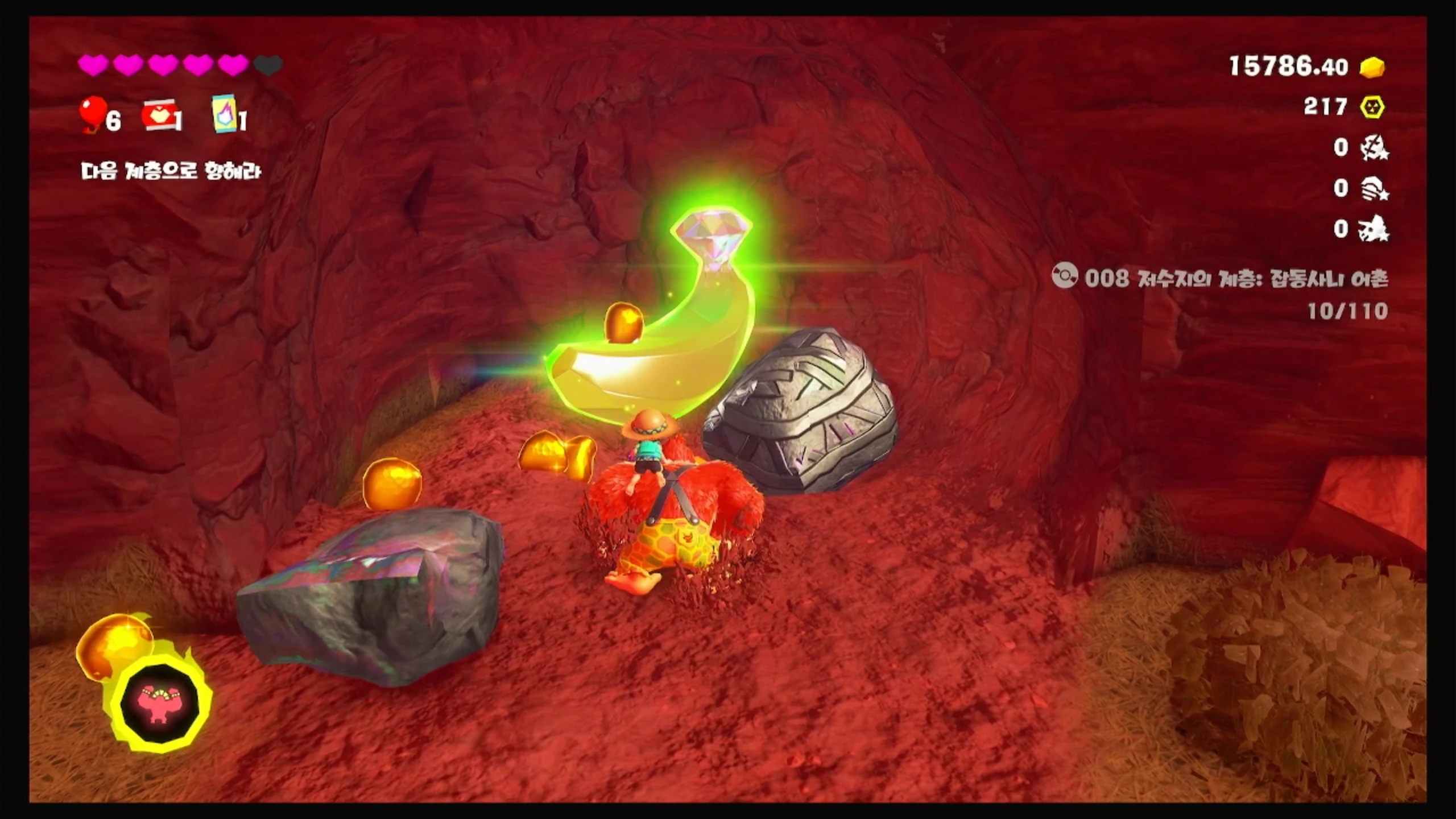The height and width of the screenshot is (819, 1456).
Task: Click the triceratops skull fossil icon
Action: coord(1374,229)
